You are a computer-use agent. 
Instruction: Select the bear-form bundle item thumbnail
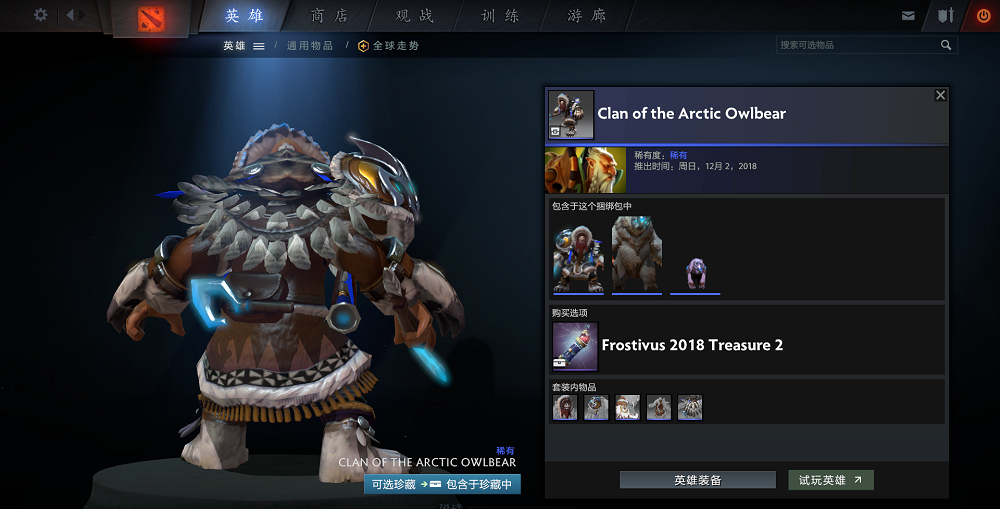[x=637, y=257]
